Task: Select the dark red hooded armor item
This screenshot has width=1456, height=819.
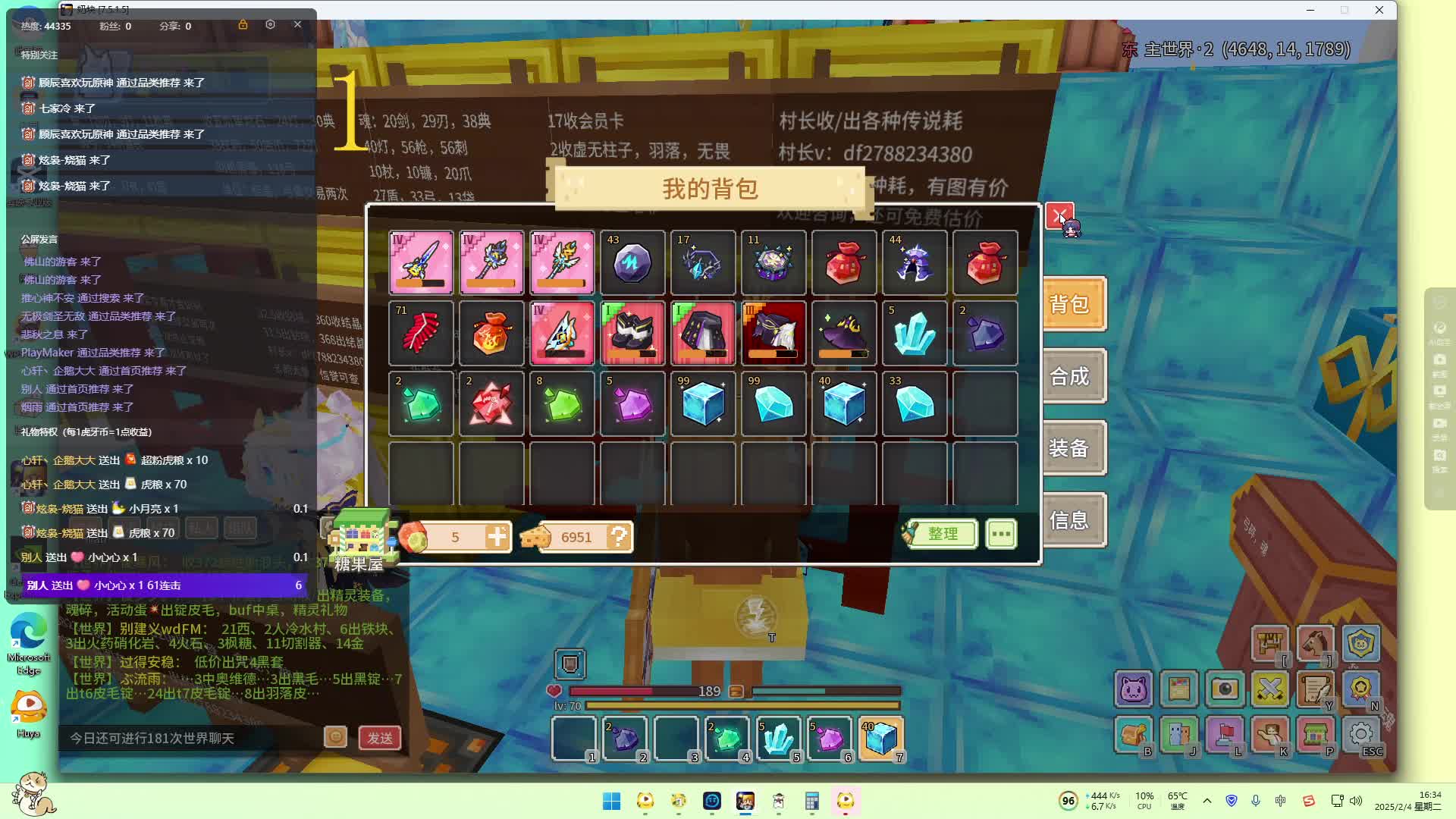Action: [x=773, y=334]
